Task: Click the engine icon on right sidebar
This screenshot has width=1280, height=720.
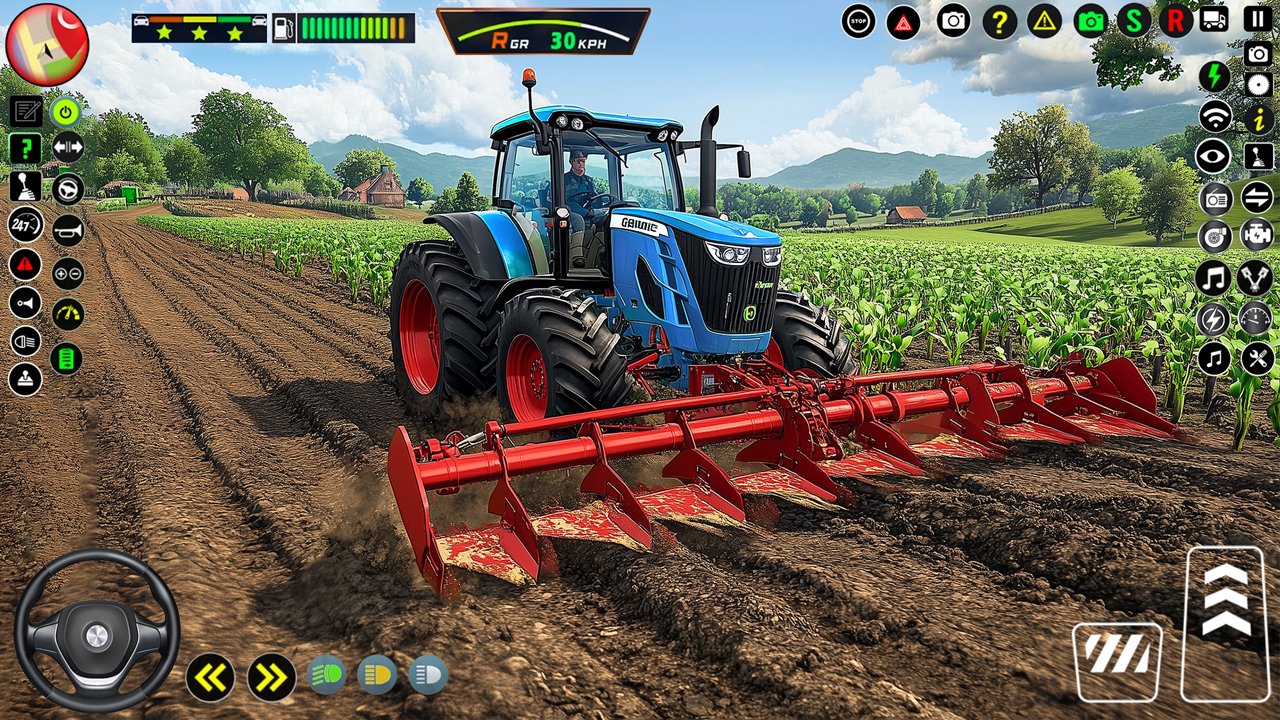Action: click(1256, 235)
